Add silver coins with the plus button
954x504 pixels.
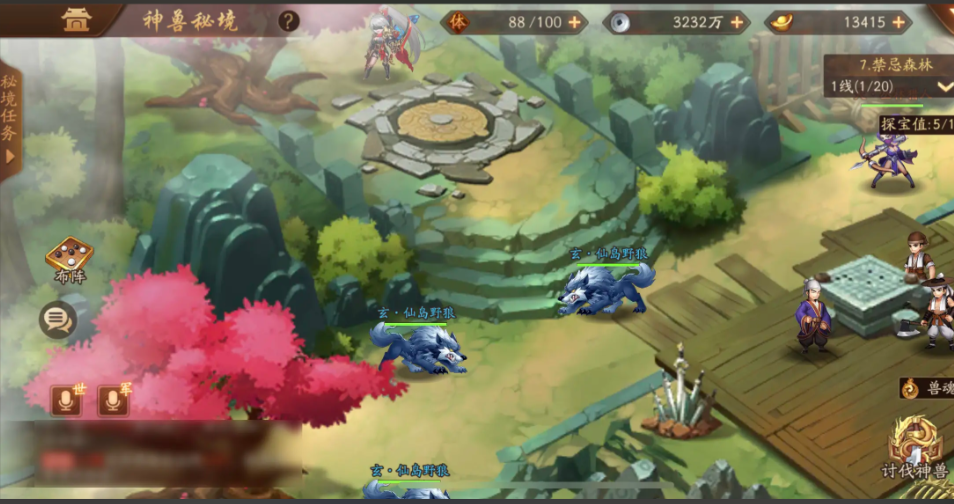coord(737,21)
